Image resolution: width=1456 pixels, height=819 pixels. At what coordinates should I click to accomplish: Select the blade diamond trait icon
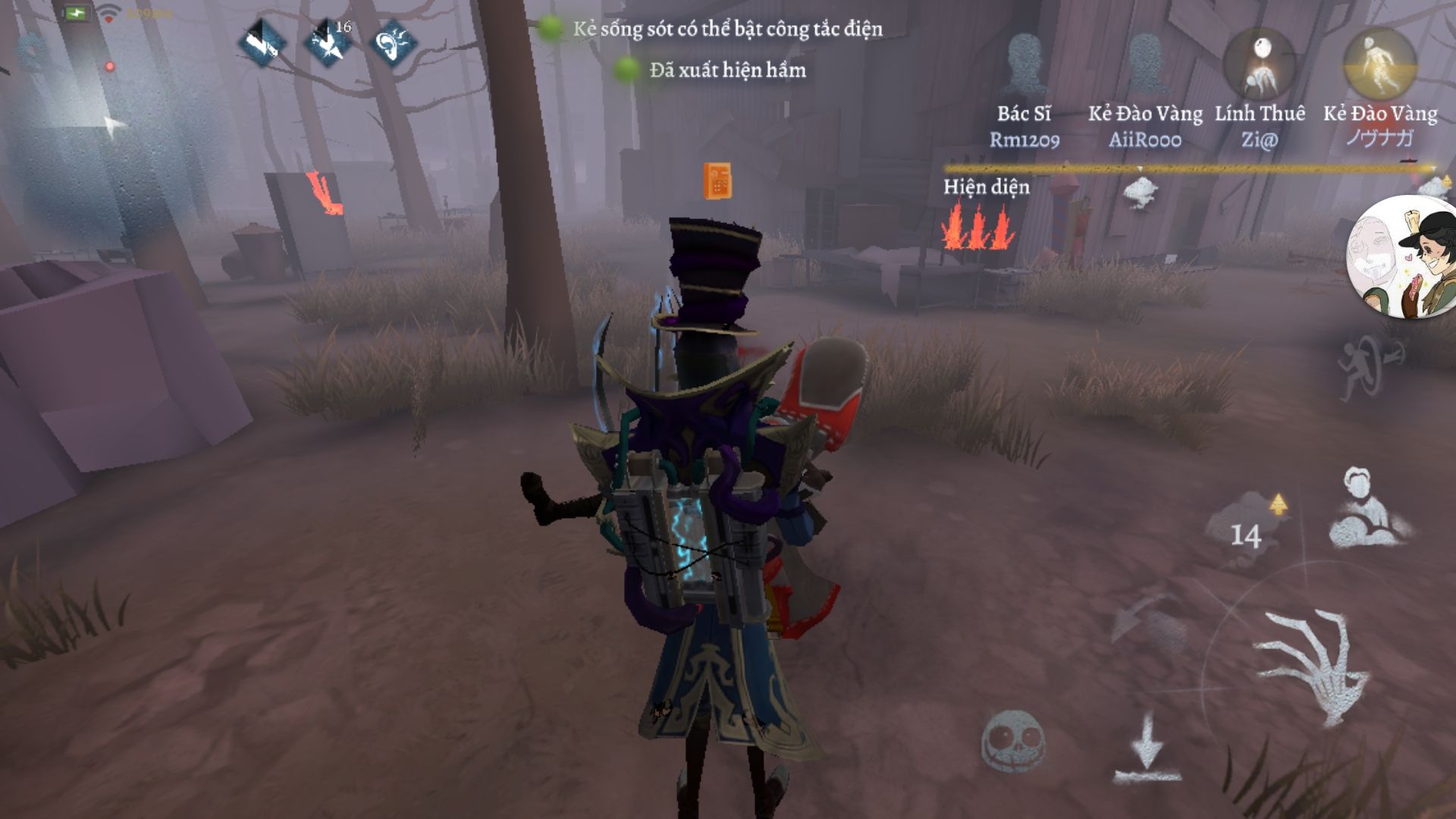point(262,42)
